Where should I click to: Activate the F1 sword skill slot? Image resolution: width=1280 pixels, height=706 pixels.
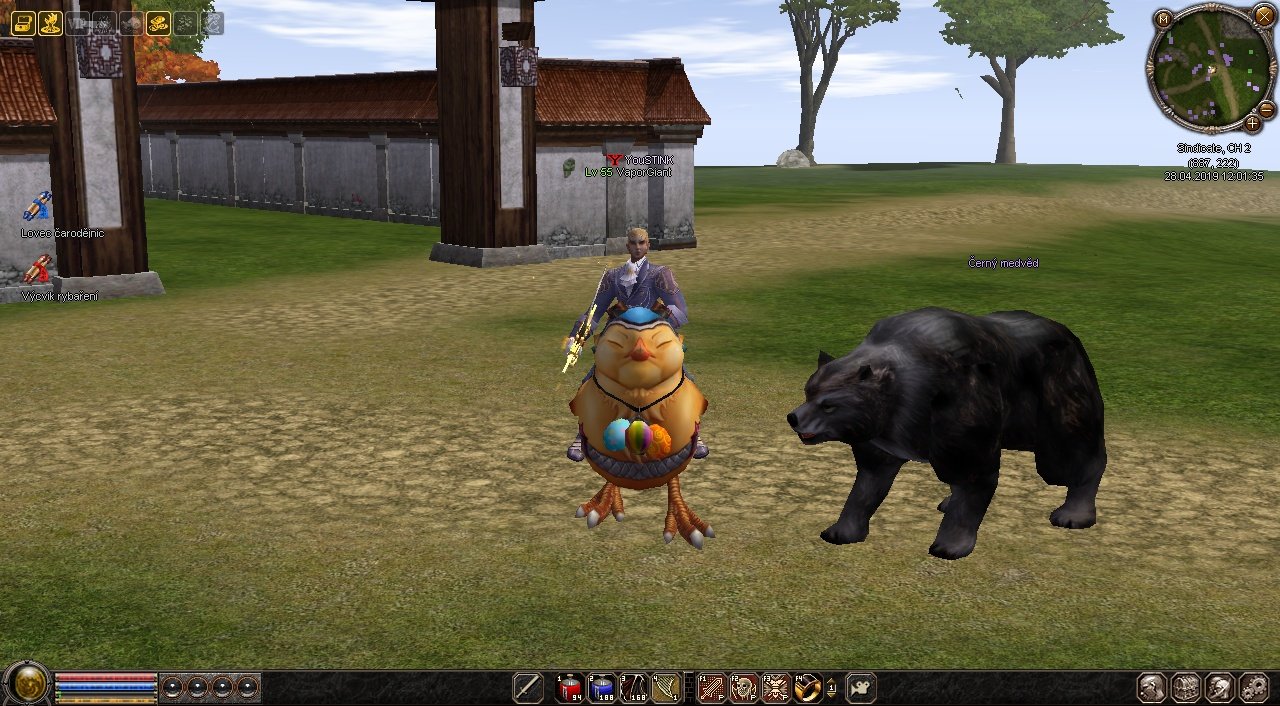(x=712, y=688)
